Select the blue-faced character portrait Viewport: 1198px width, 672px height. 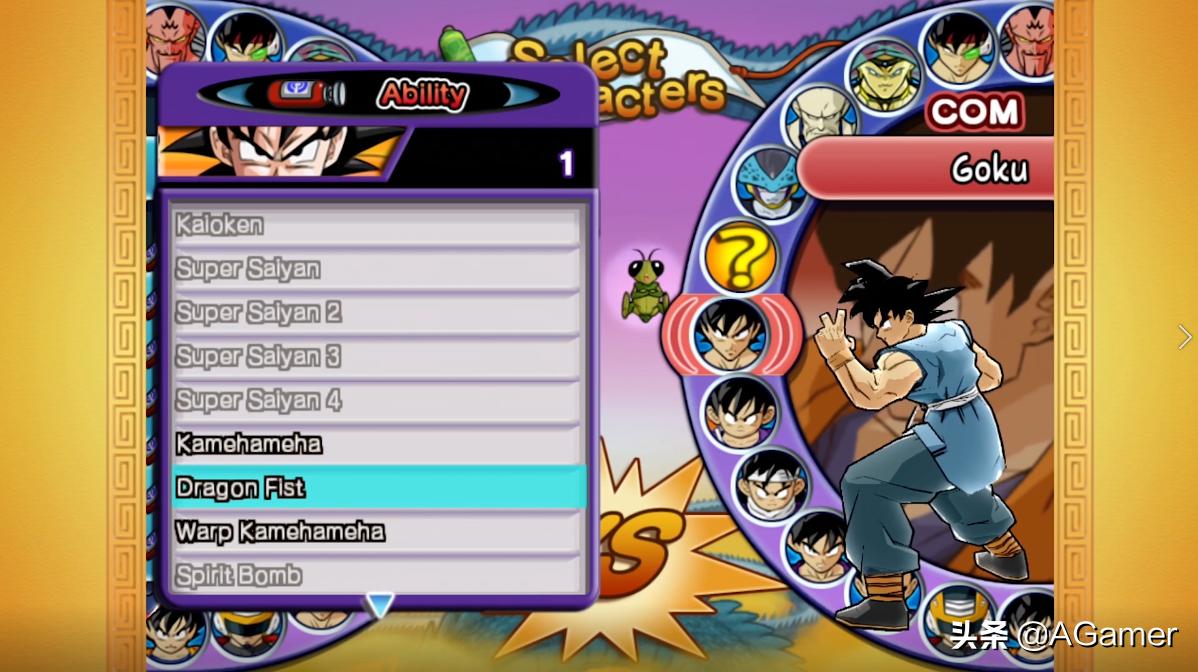pyautogui.click(x=771, y=184)
